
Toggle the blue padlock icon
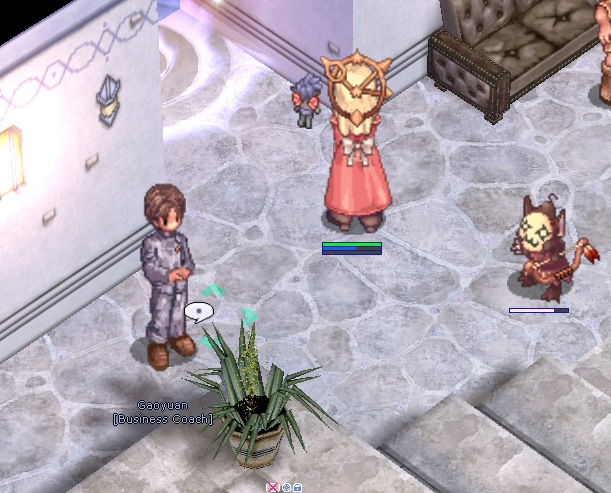pyautogui.click(x=297, y=487)
